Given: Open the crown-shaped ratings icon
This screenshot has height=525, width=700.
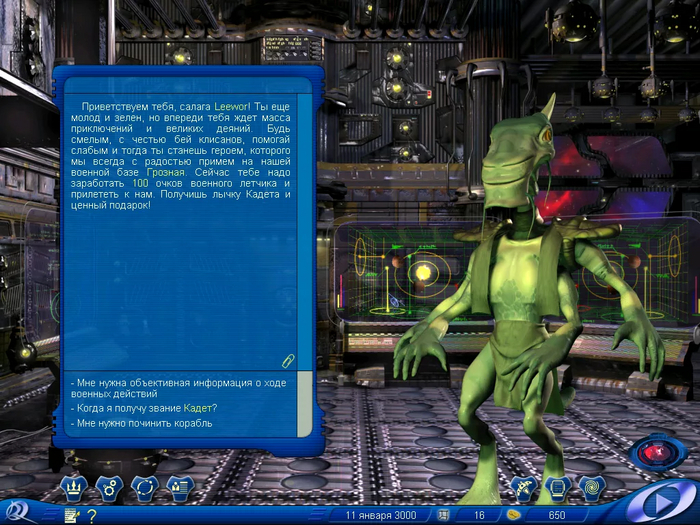Looking at the screenshot, I should pos(75,488).
